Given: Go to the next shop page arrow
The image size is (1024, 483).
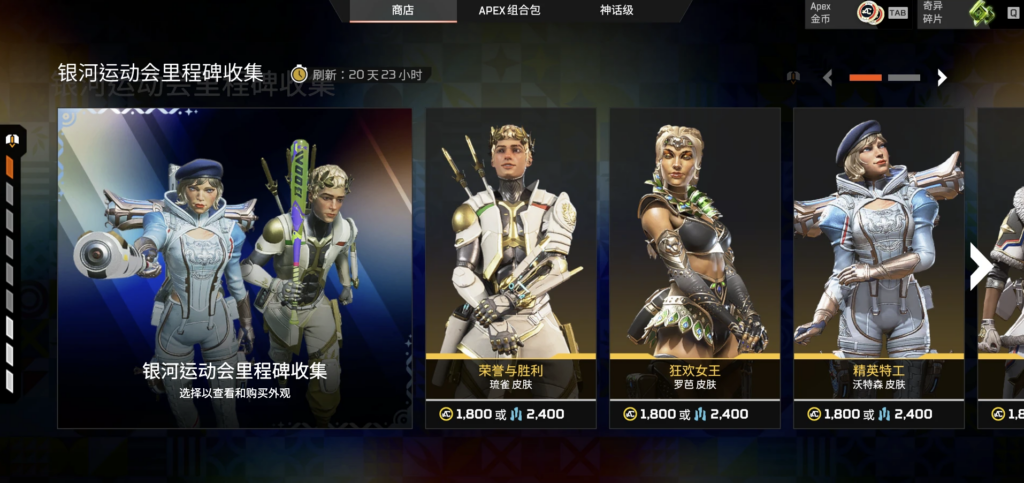Looking at the screenshot, I should tap(941, 77).
